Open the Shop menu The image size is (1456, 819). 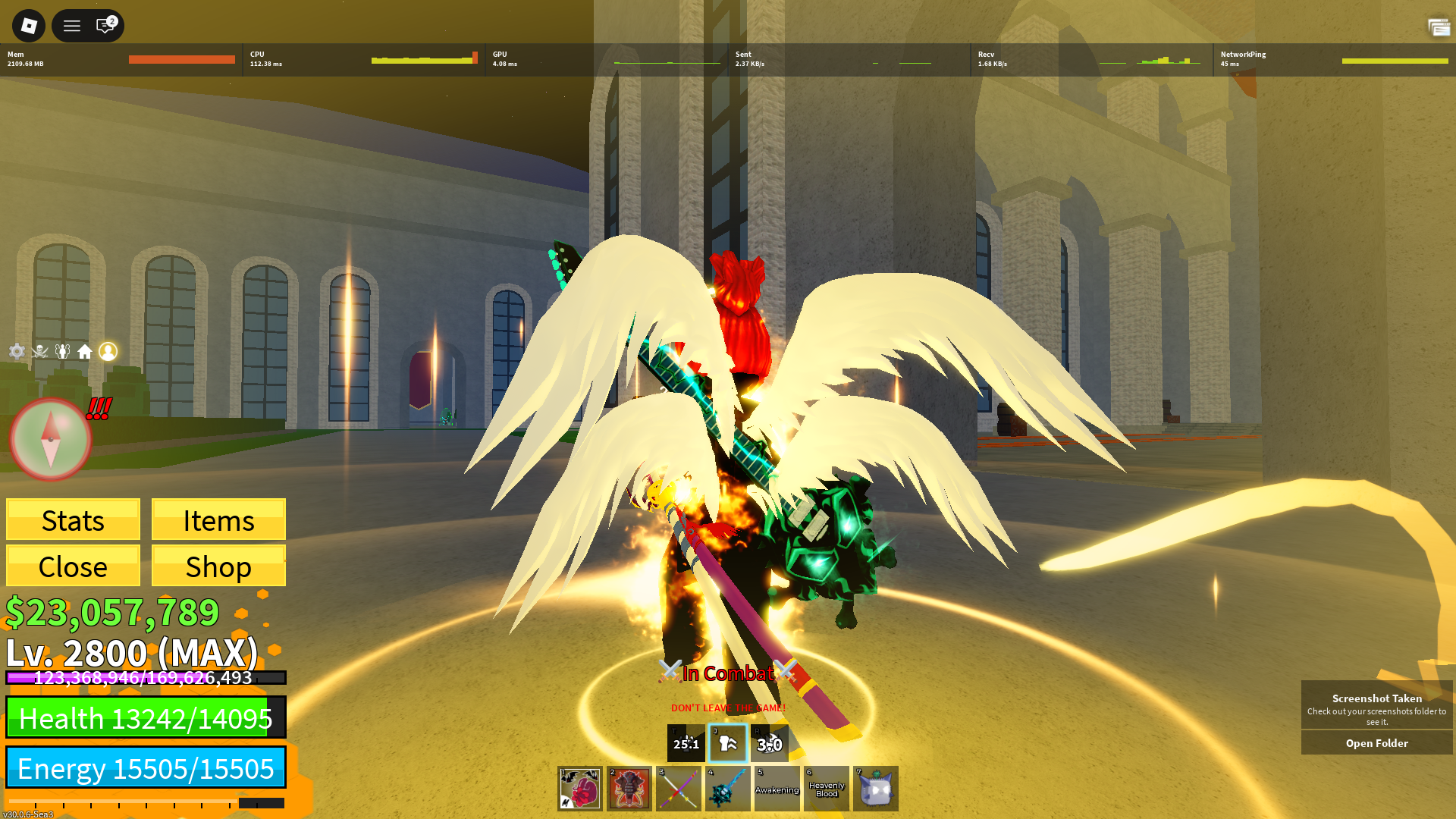pyautogui.click(x=218, y=566)
